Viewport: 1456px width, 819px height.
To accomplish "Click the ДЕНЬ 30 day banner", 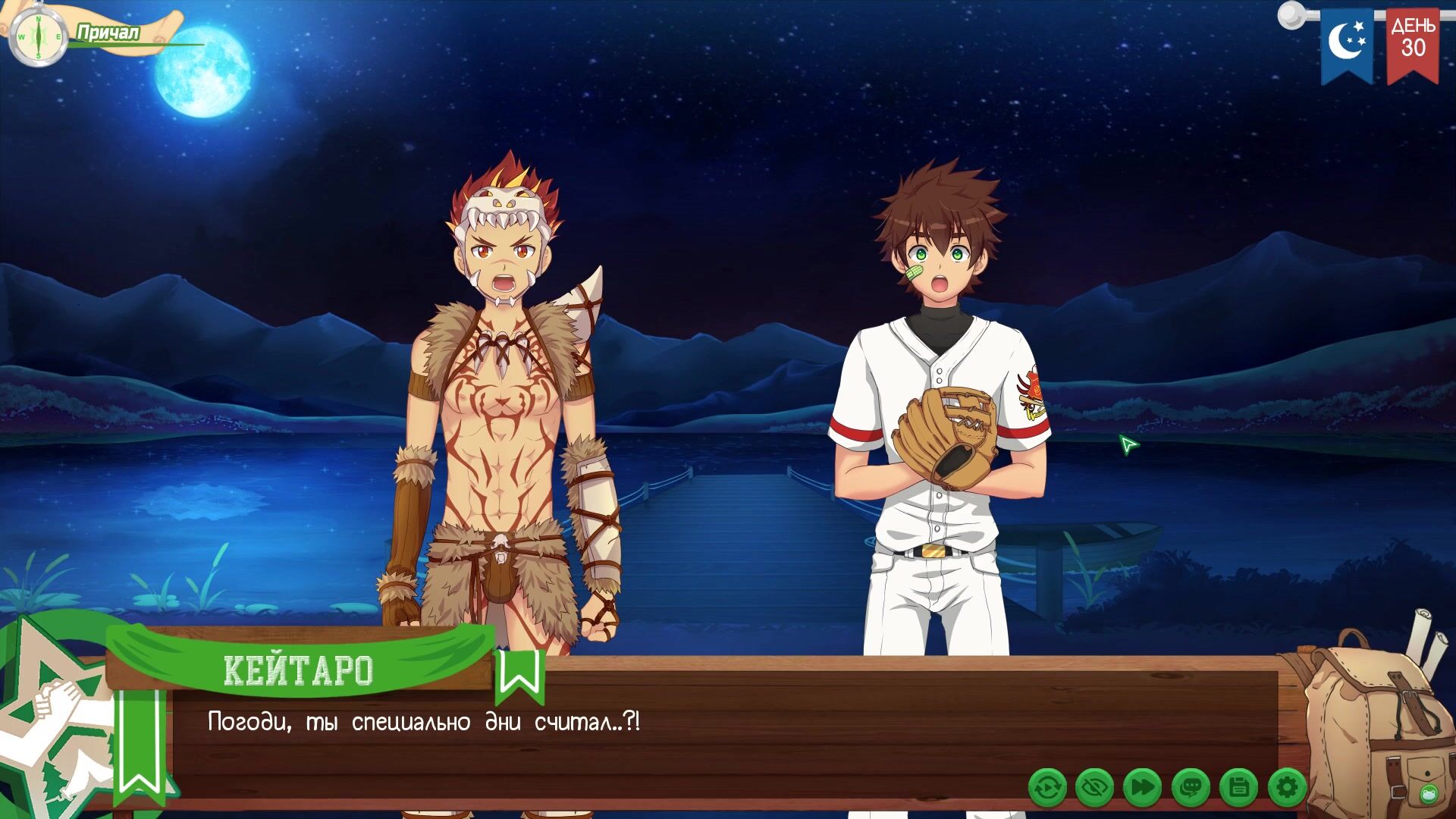I will [x=1413, y=42].
